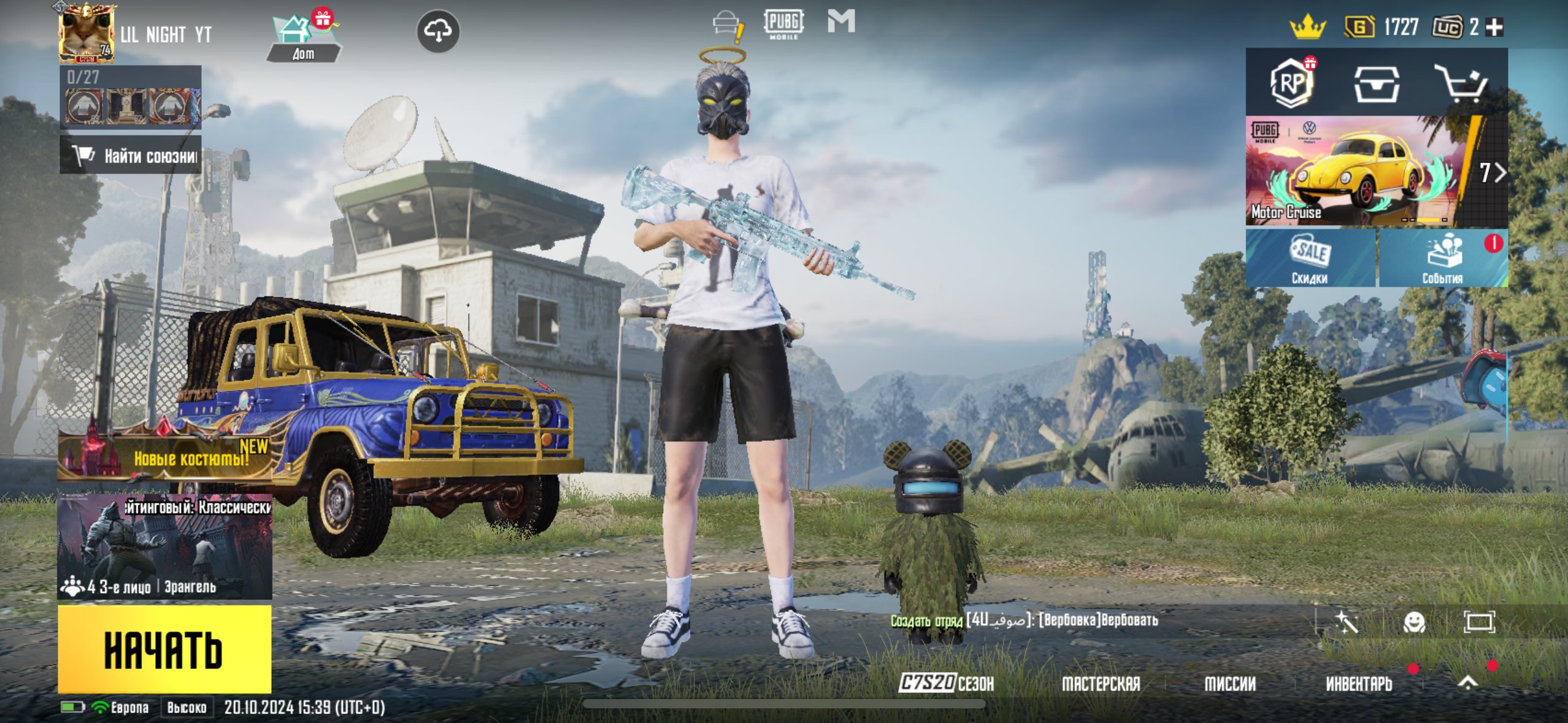Image resolution: width=1568 pixels, height=723 pixels.
Task: Open the Скидки sale section
Action: point(1310,258)
